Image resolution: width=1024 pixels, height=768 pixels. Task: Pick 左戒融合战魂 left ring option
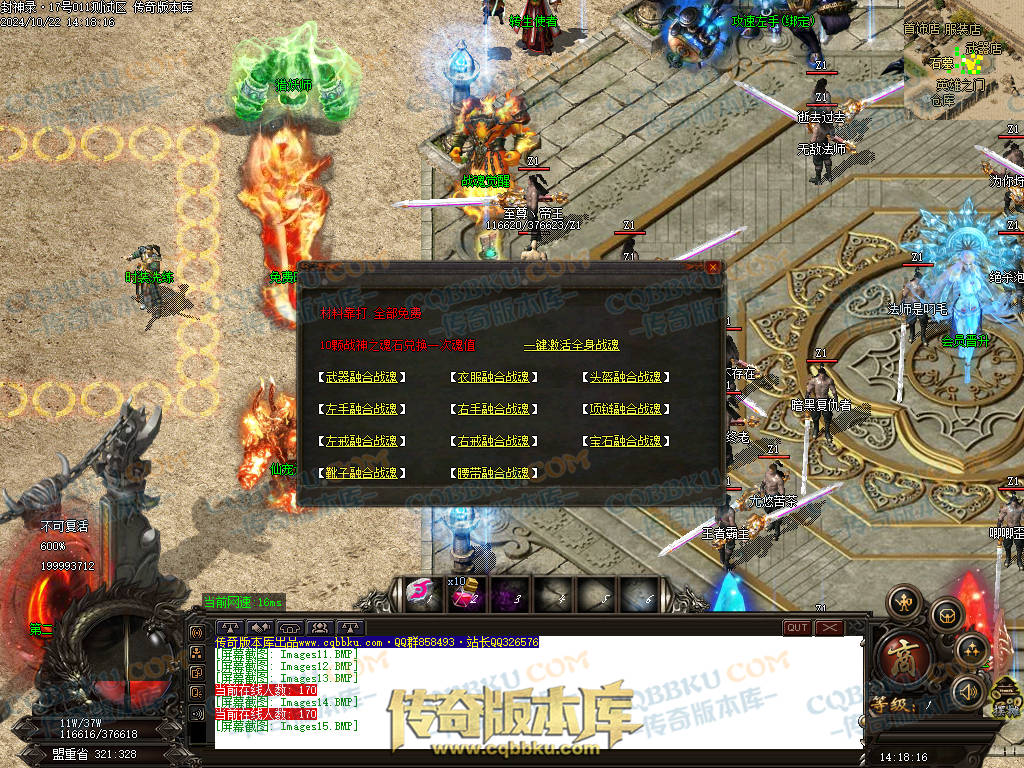pyautogui.click(x=361, y=441)
